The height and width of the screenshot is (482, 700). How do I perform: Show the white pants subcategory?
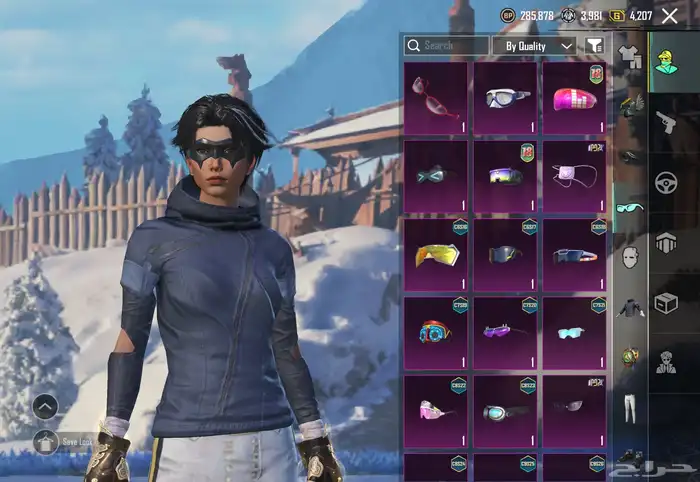pyautogui.click(x=630, y=407)
